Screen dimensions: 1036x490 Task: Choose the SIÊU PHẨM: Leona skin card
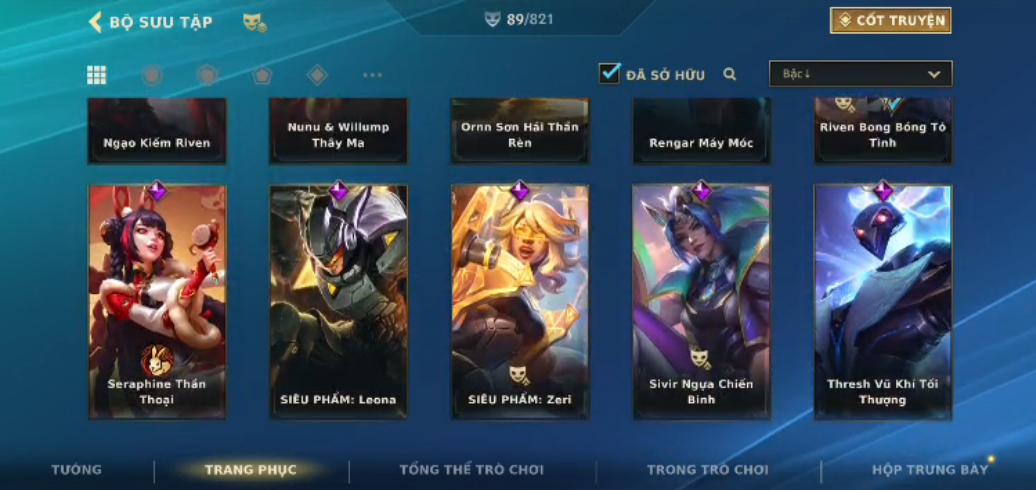[x=338, y=300]
